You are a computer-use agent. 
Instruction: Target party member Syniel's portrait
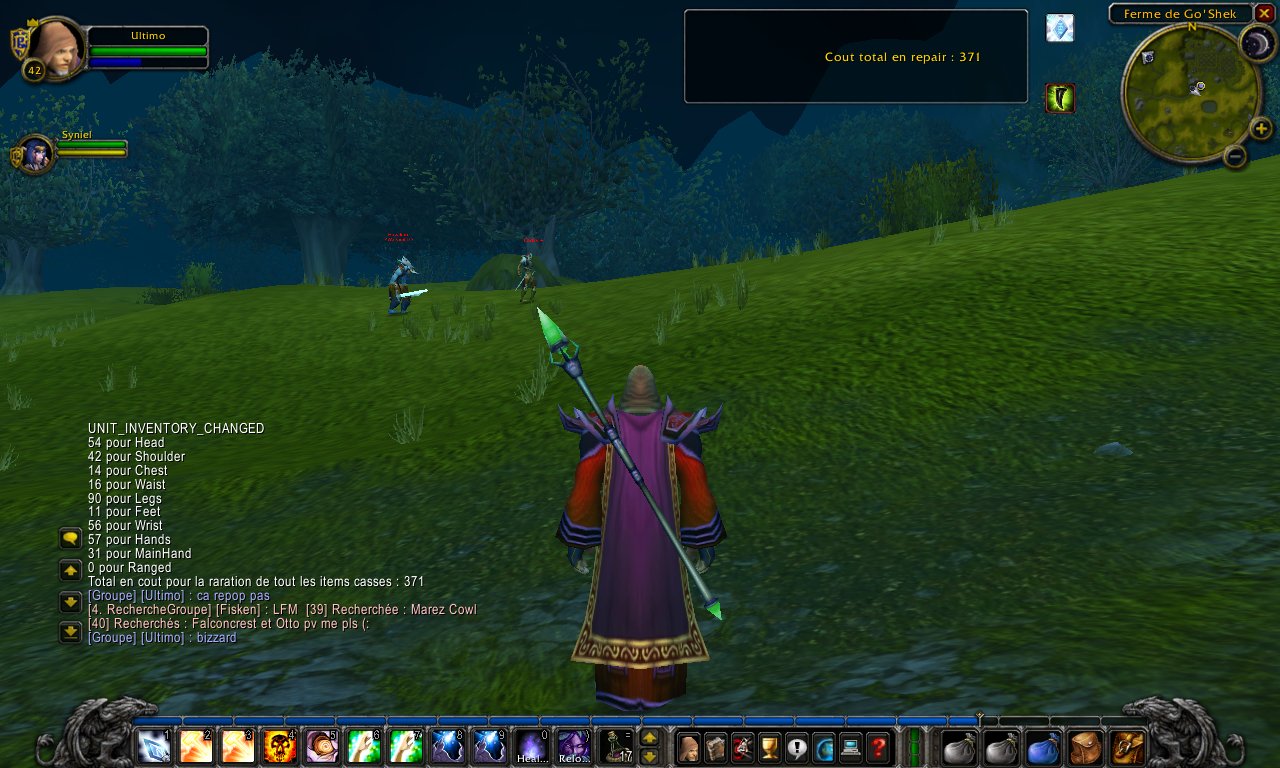coord(37,154)
